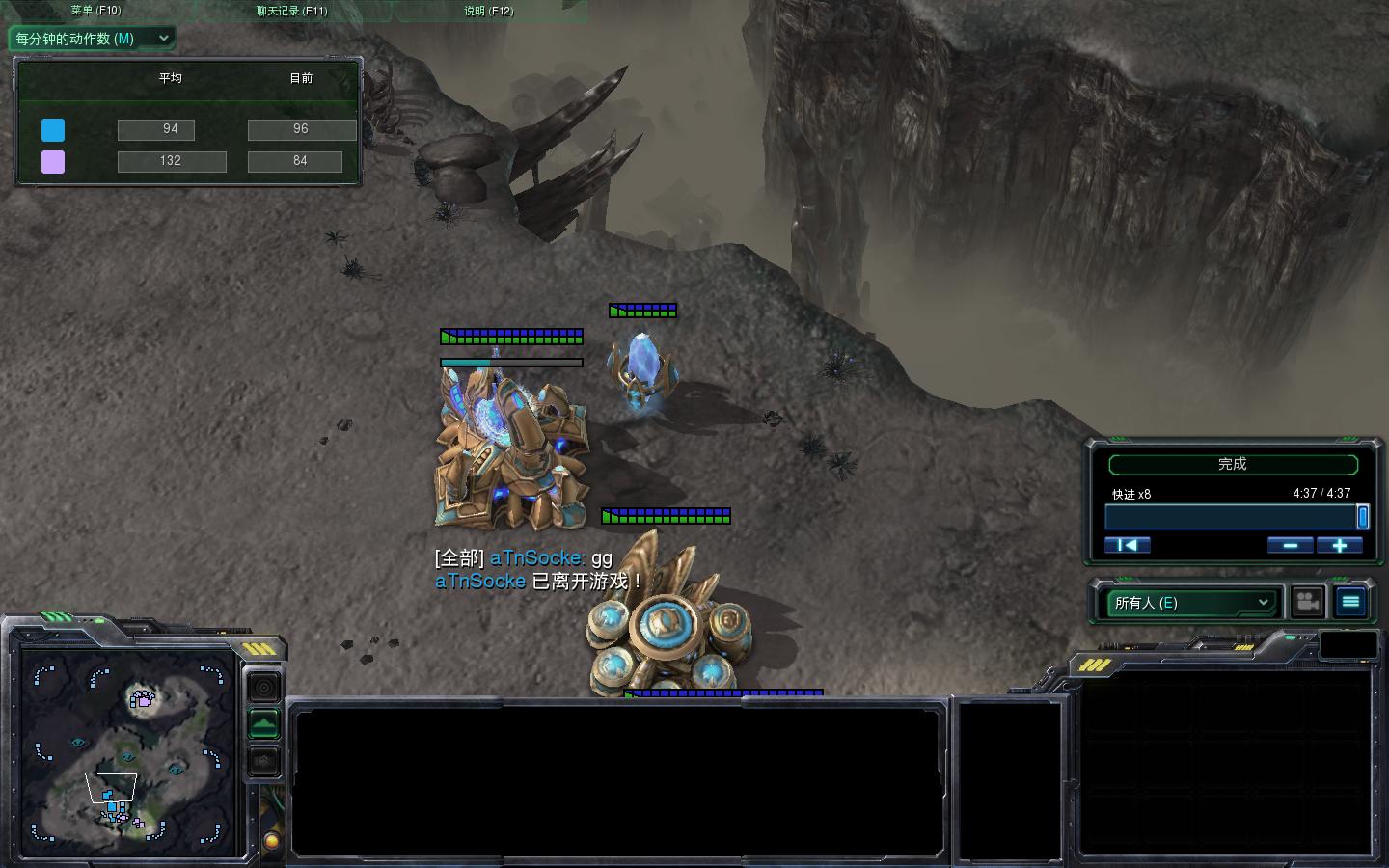Open the 所有人 (E) vision dropdown
Screen dimensions: 1389x868
click(x=1191, y=603)
